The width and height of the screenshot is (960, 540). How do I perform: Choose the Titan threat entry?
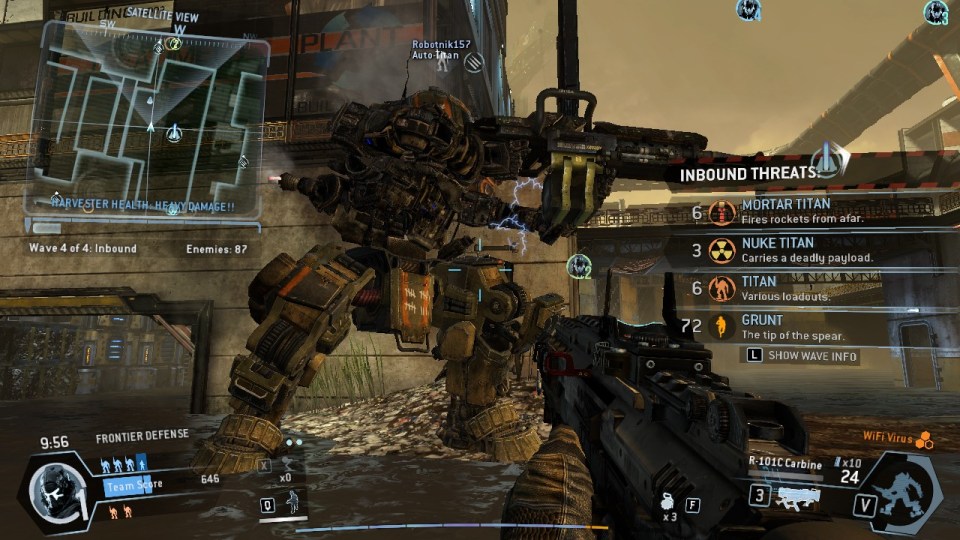coord(790,289)
